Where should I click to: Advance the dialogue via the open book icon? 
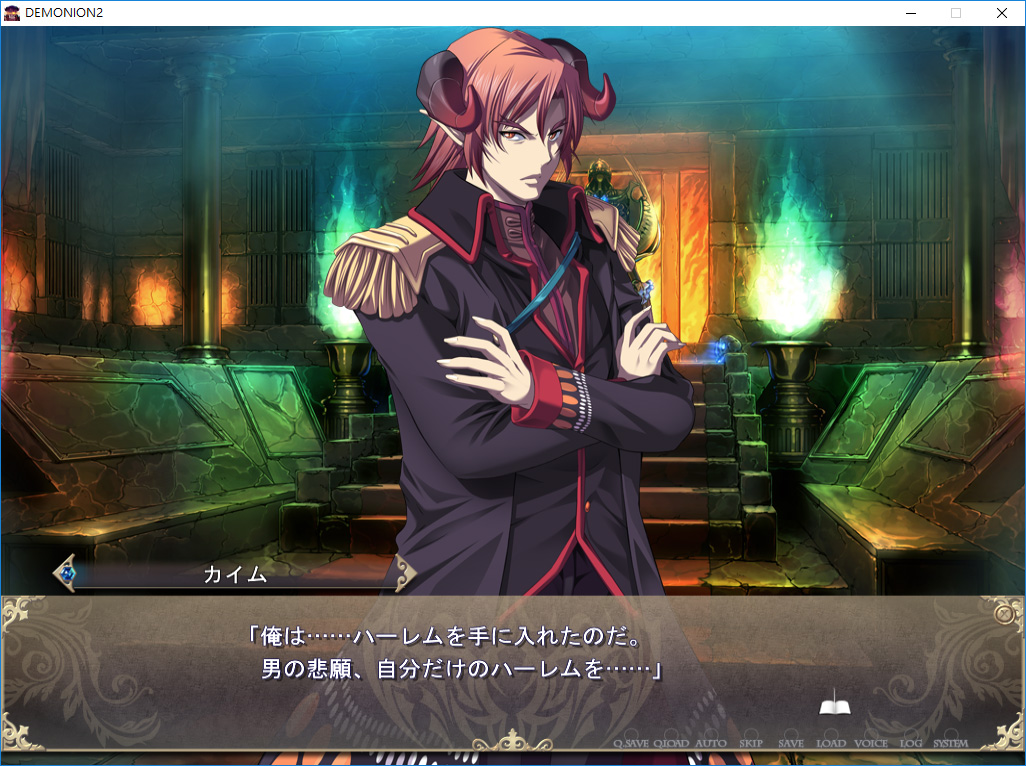(x=835, y=707)
